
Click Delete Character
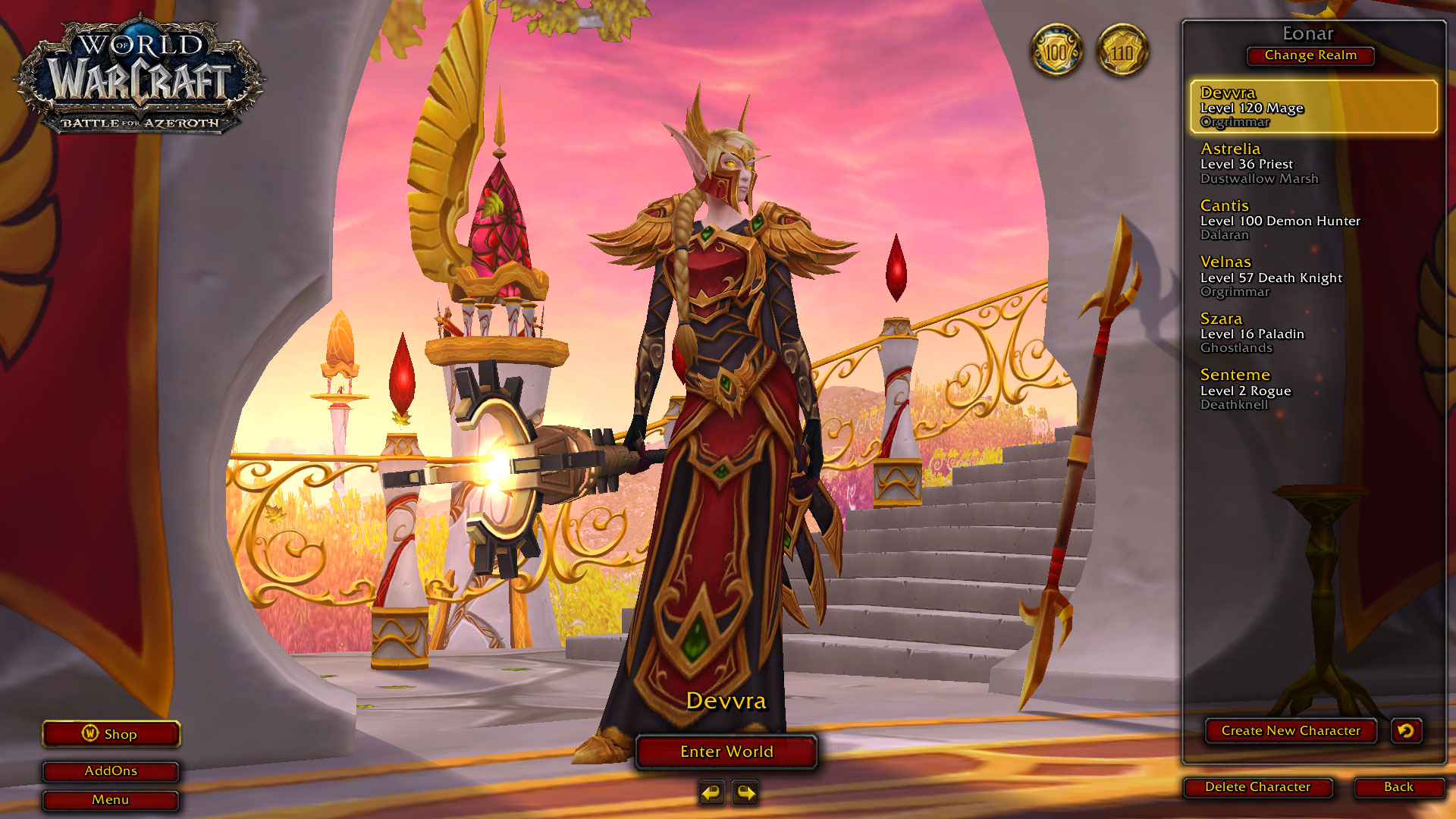[x=1257, y=787]
